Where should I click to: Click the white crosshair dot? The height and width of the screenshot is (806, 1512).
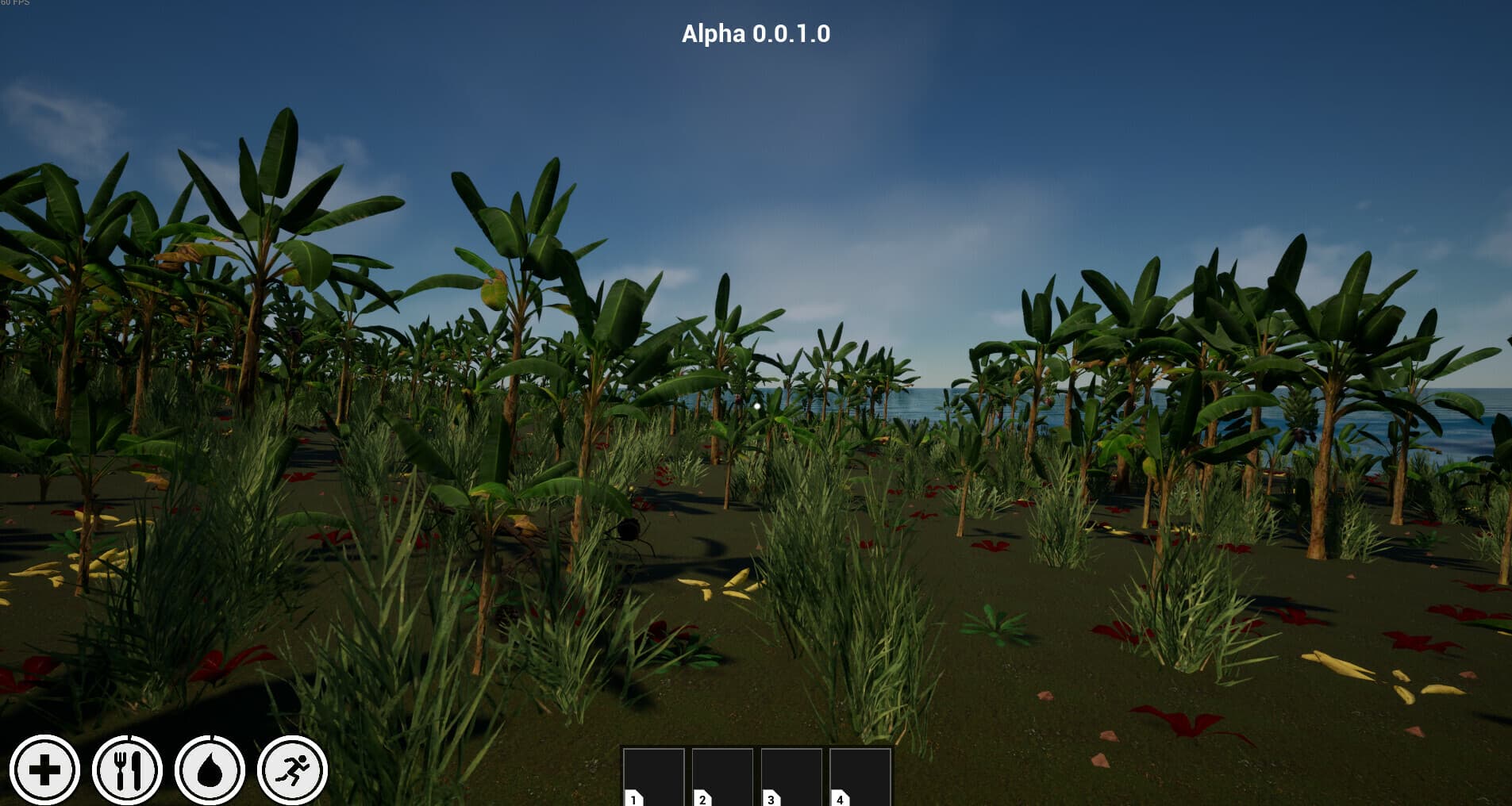(x=756, y=405)
